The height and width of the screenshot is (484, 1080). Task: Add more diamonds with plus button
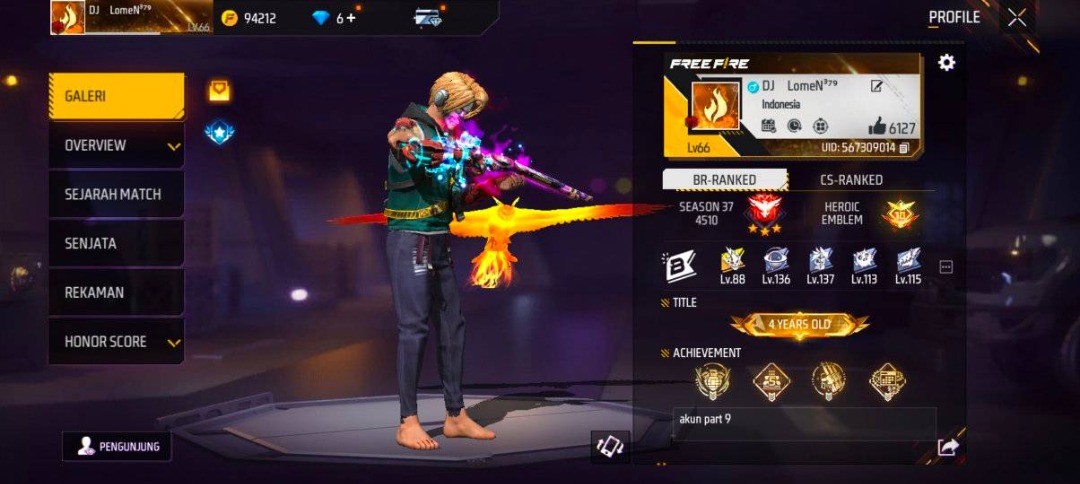click(351, 18)
